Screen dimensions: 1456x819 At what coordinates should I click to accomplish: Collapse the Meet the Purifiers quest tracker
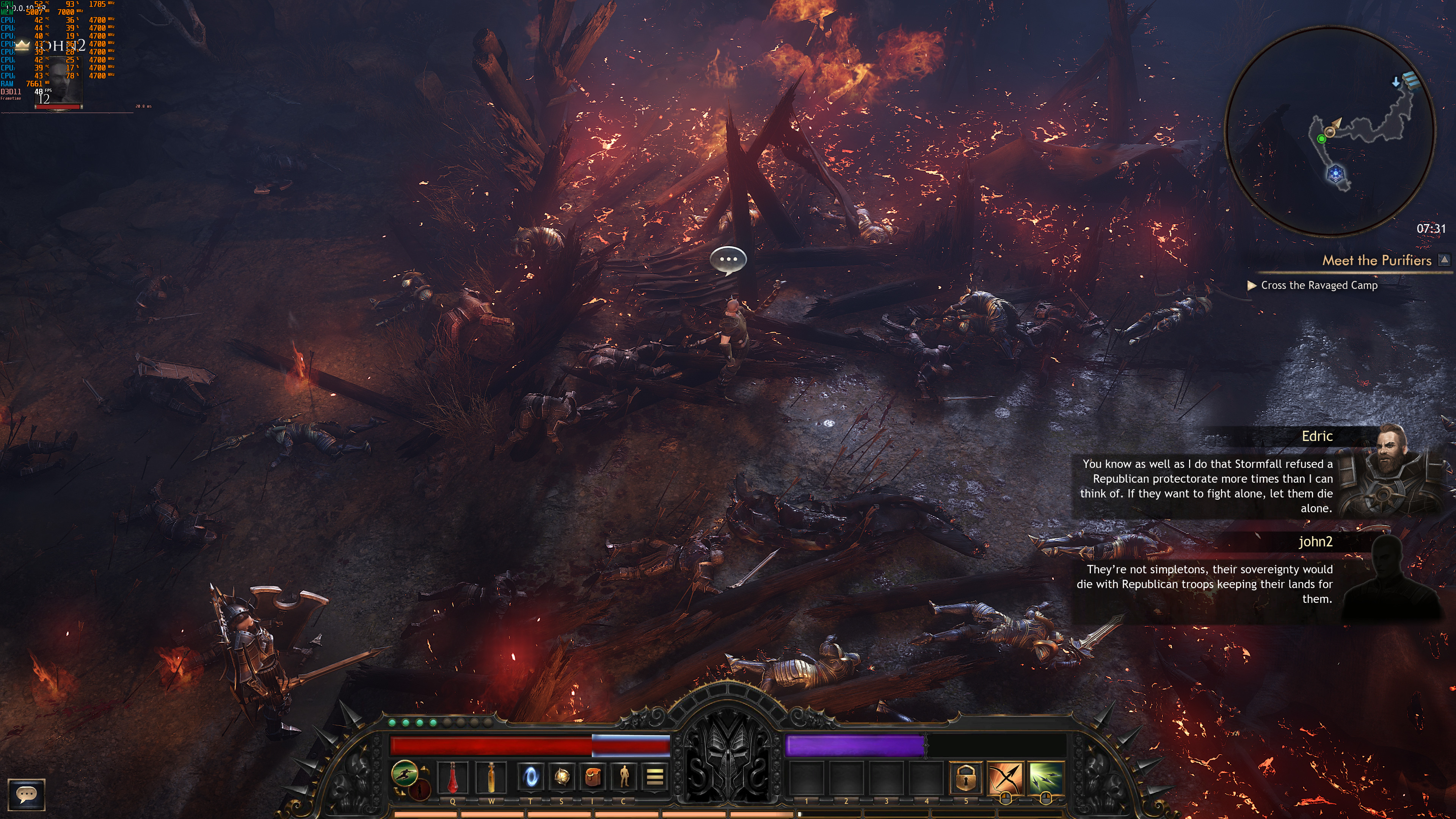pyautogui.click(x=1444, y=259)
